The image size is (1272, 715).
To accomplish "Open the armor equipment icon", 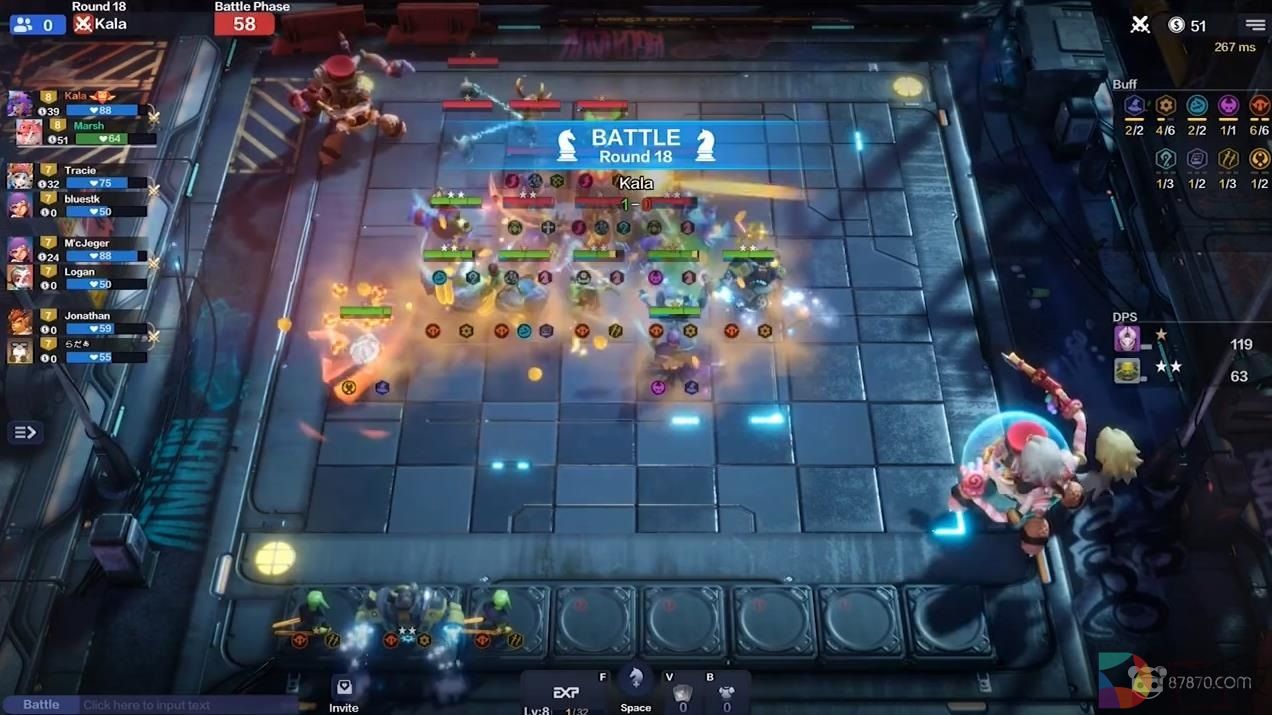I will click(x=727, y=693).
